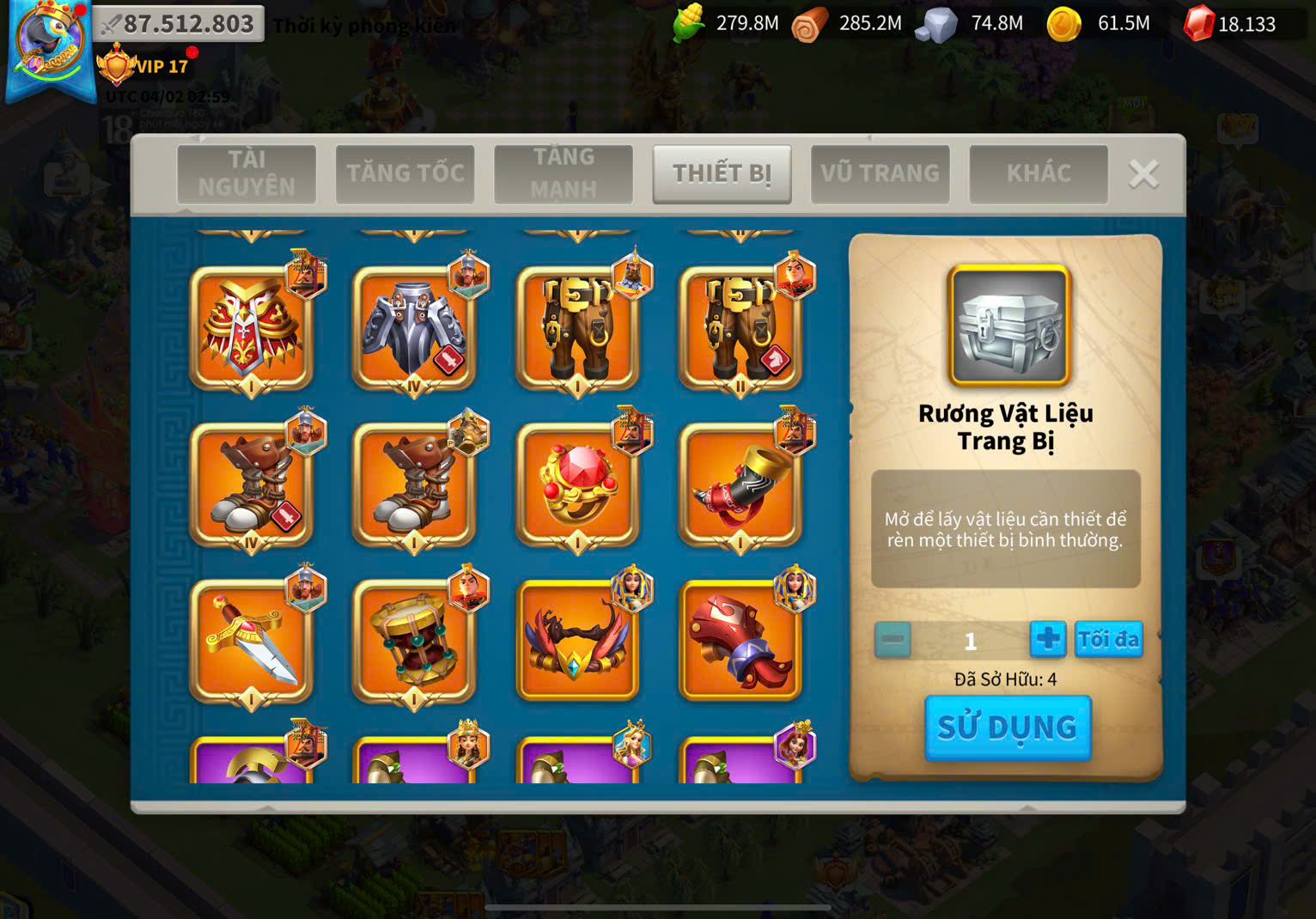Show the Thiết Bị tab
The height and width of the screenshot is (919, 1316).
coord(722,173)
